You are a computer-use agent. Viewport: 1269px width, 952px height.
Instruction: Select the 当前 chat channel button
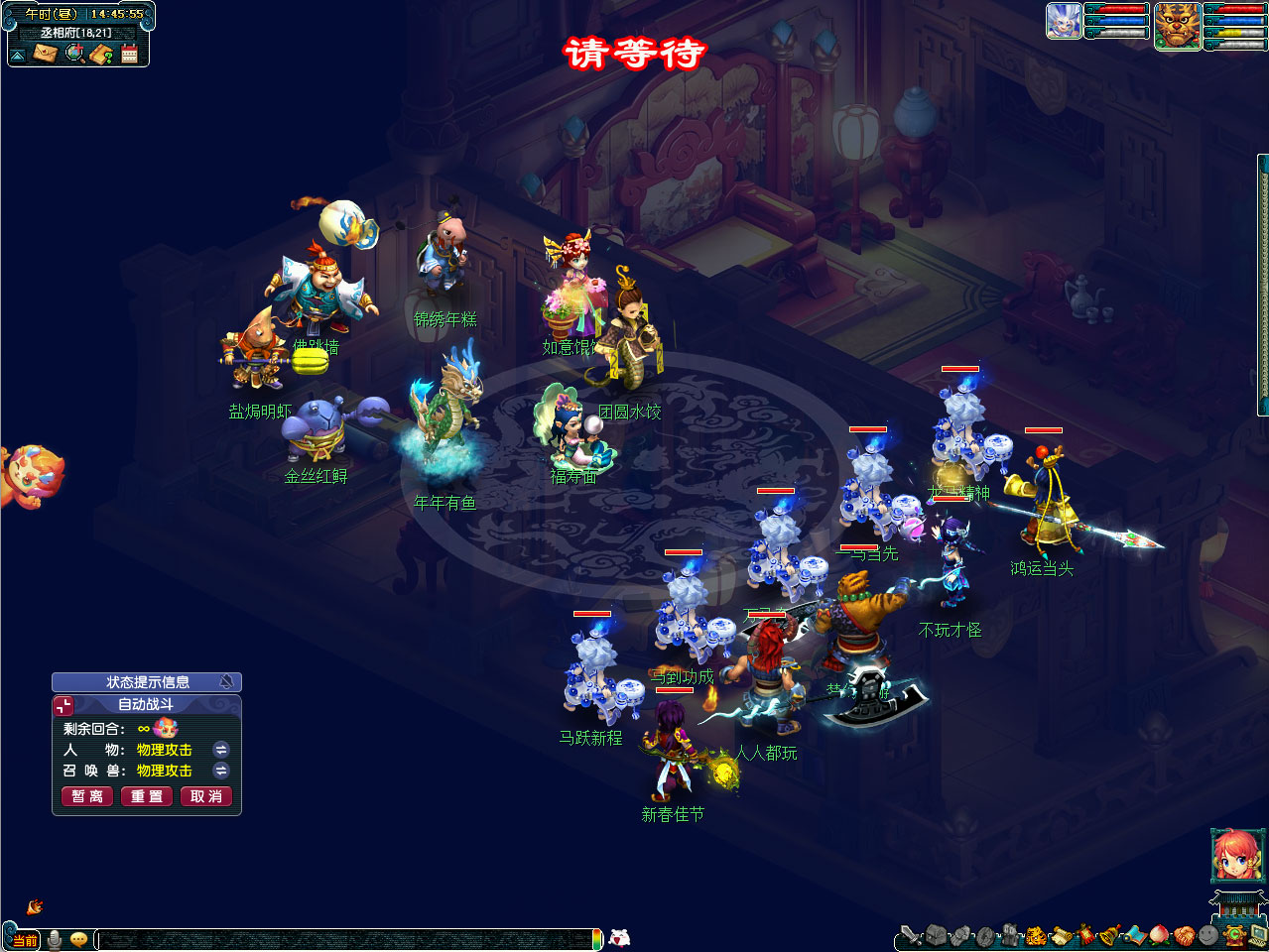click(24, 940)
